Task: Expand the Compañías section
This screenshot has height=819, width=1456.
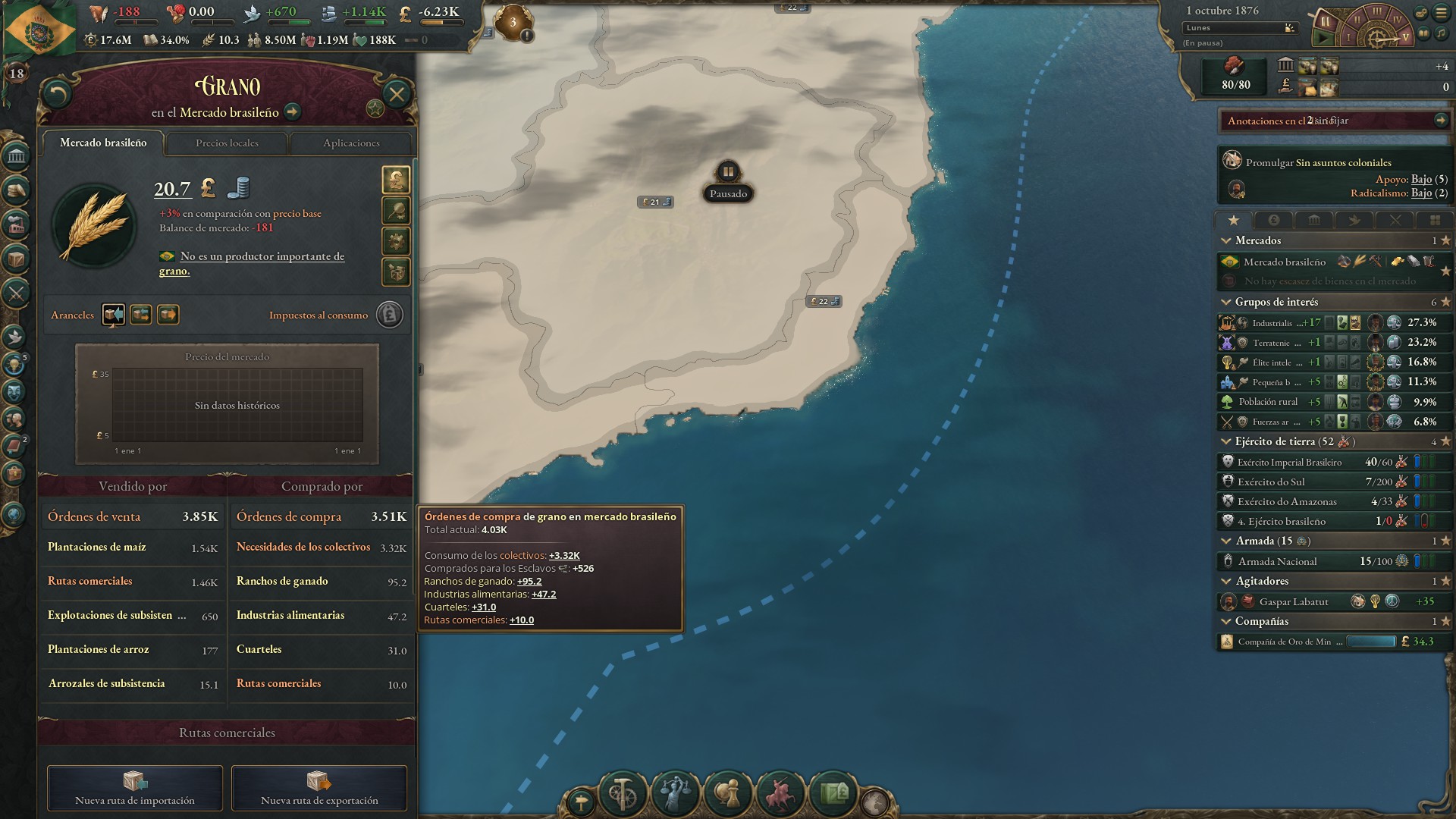Action: (x=1225, y=621)
